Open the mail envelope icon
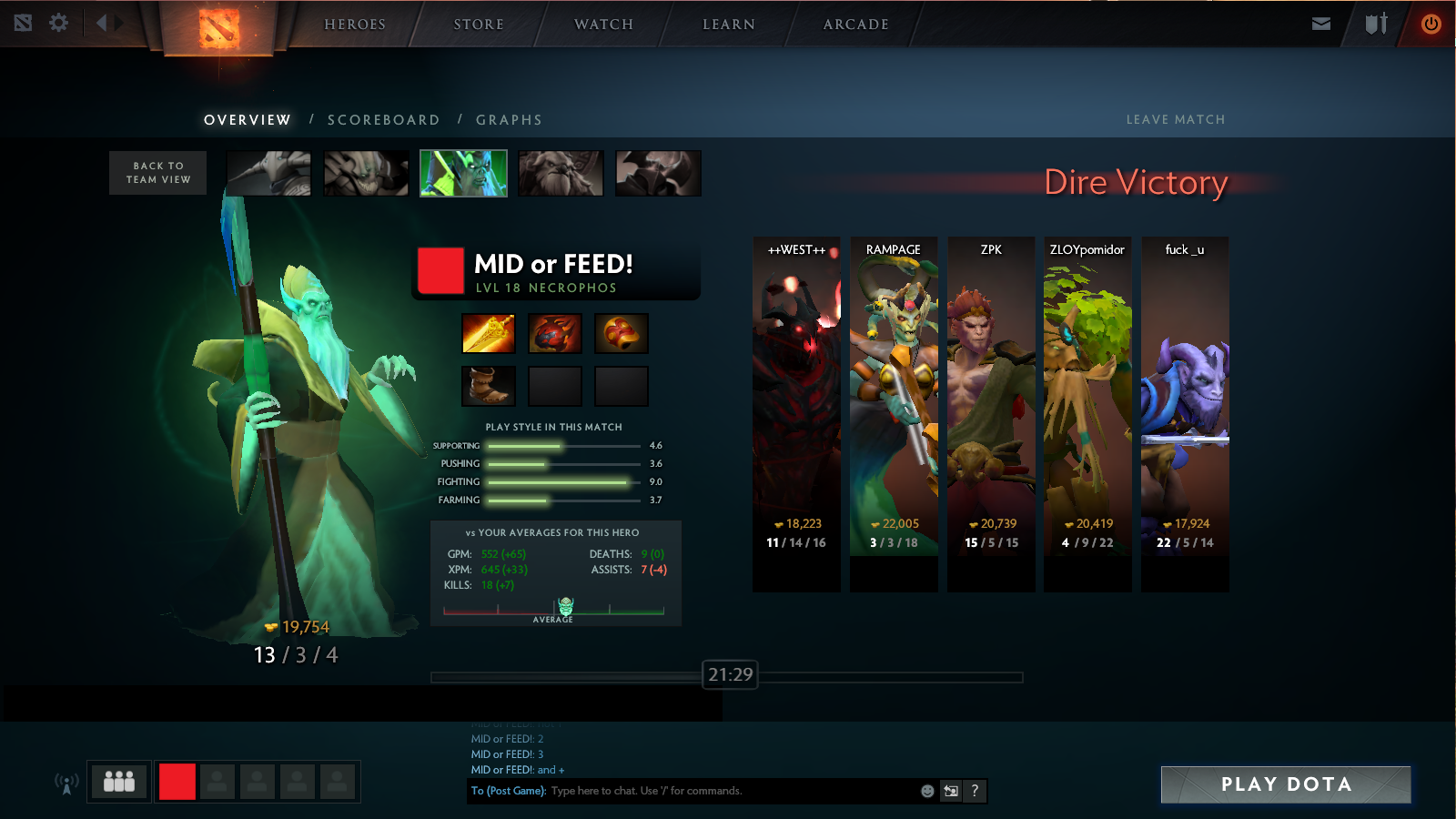This screenshot has width=1456, height=819. [1321, 24]
